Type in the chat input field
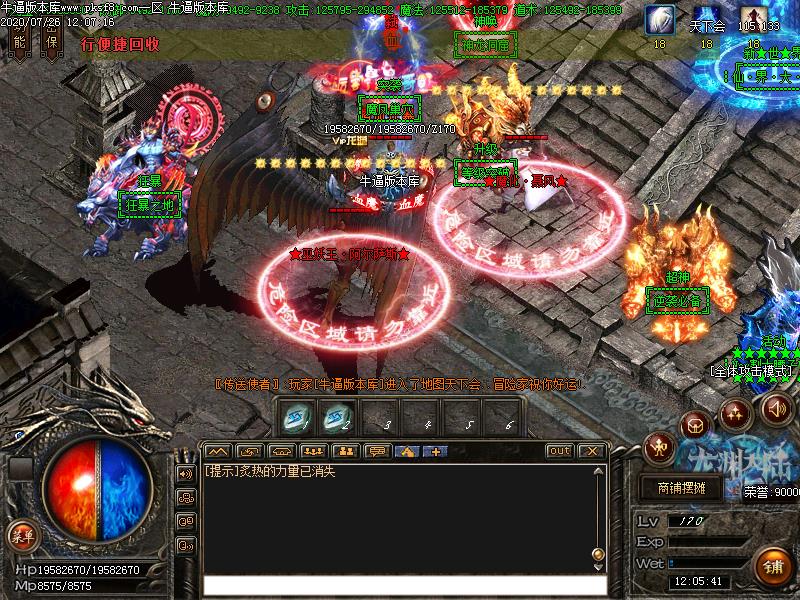The image size is (800, 600). (400, 585)
